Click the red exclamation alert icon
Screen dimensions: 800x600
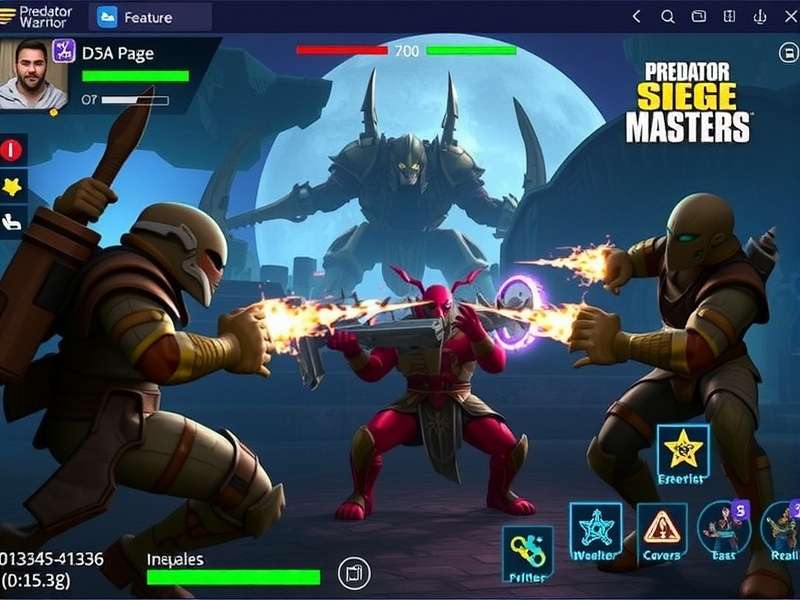click(12, 150)
